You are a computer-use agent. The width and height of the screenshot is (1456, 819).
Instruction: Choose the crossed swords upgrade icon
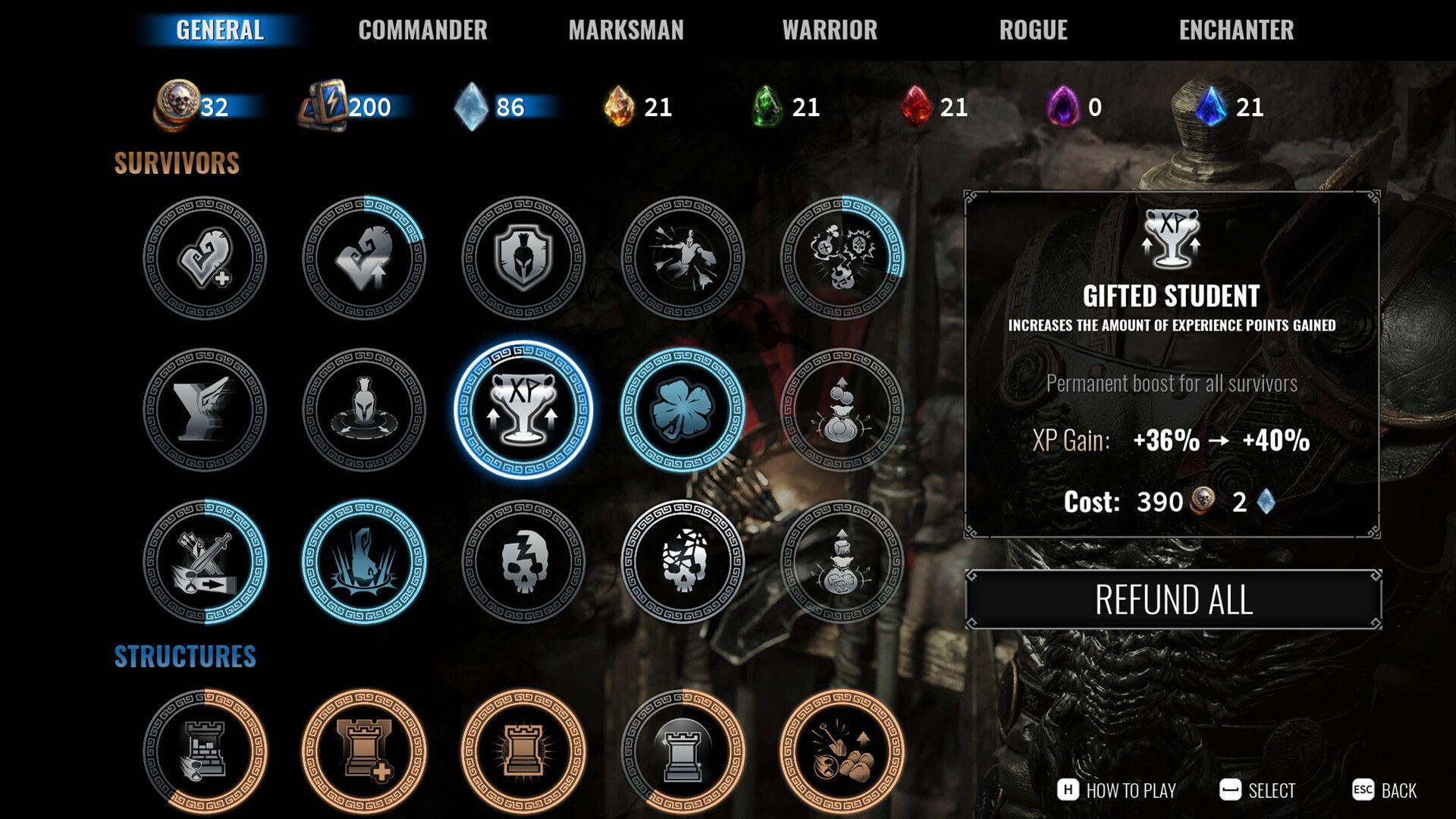pyautogui.click(x=205, y=561)
